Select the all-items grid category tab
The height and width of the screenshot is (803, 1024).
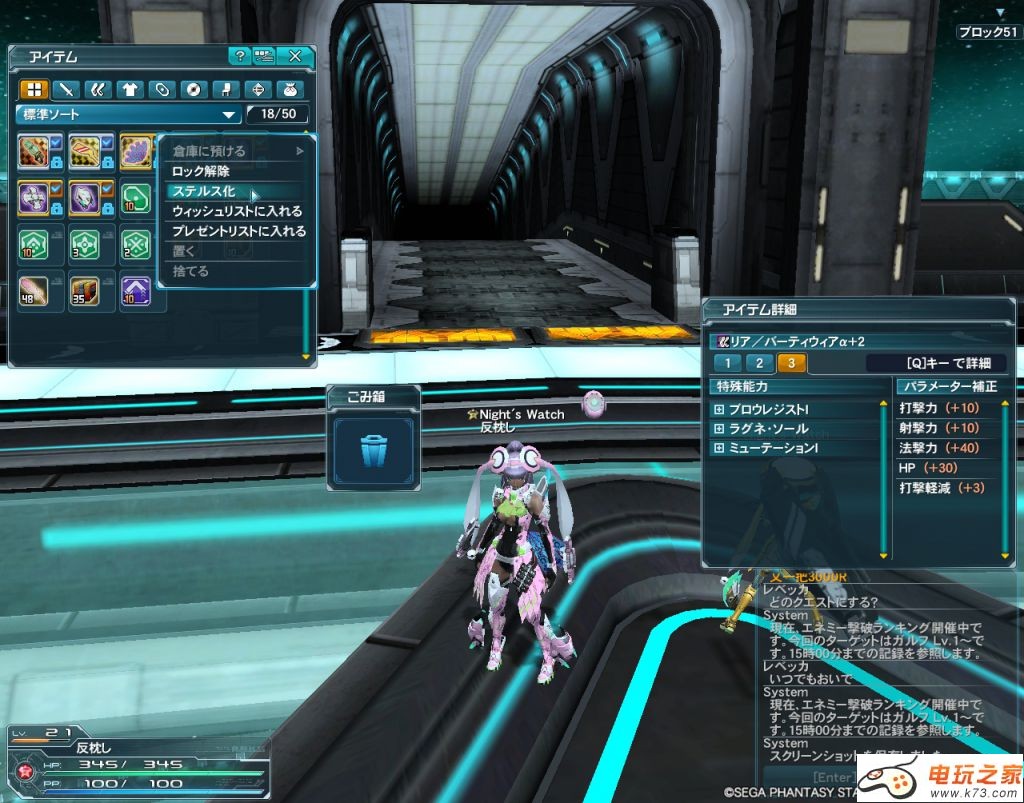click(x=34, y=89)
